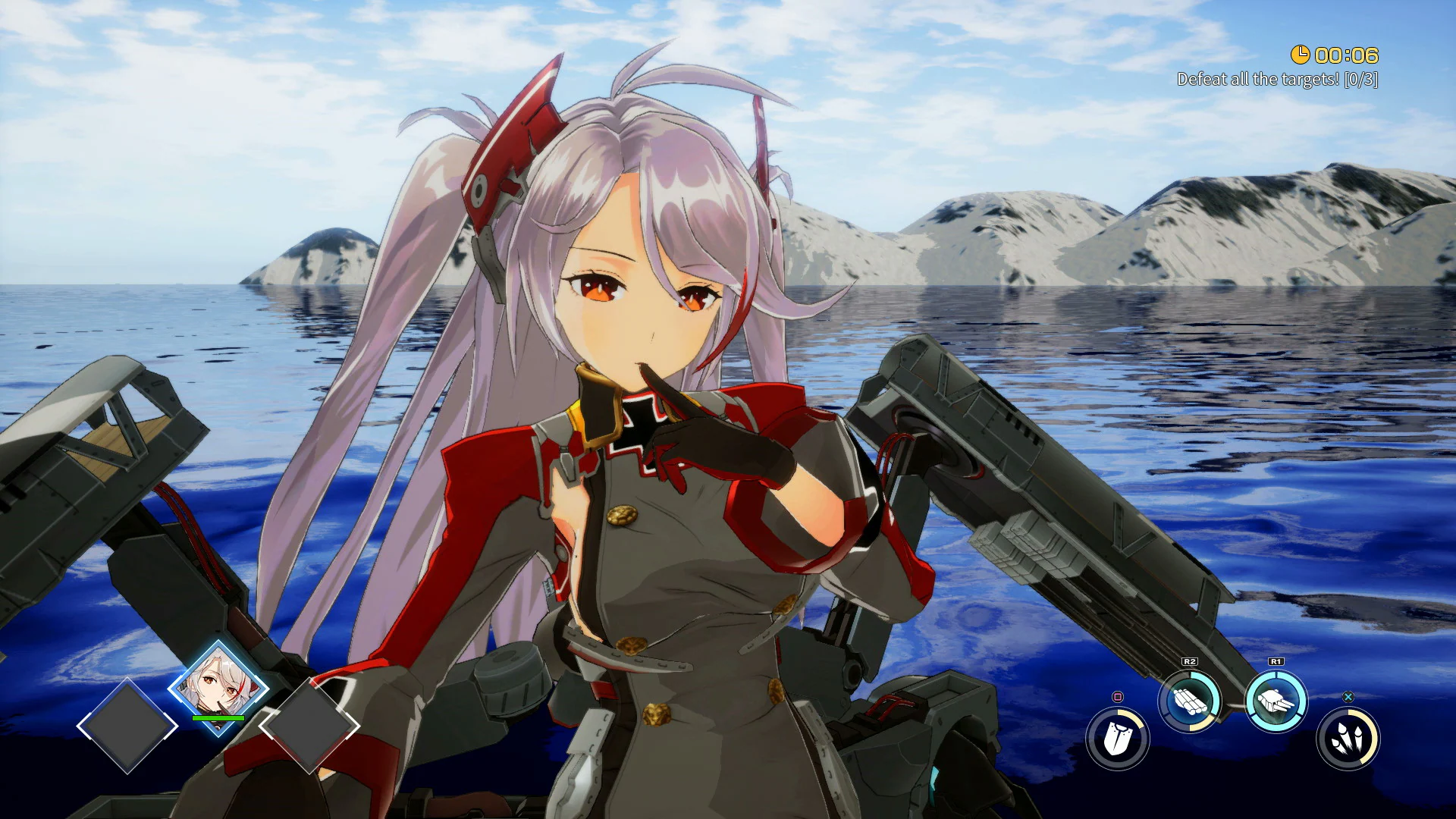Select the left empty squad member slot

(x=128, y=725)
